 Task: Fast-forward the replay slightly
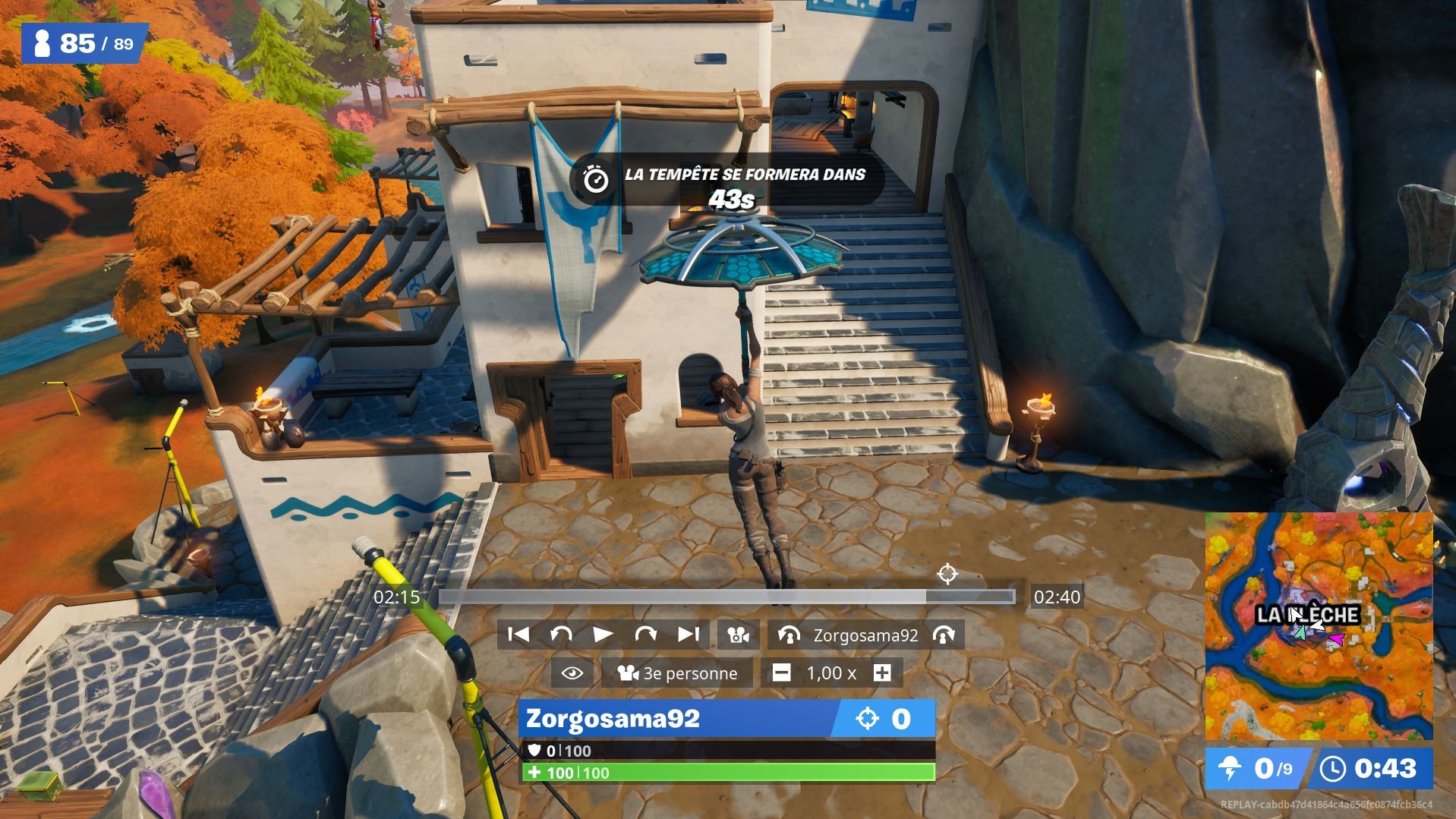(644, 635)
